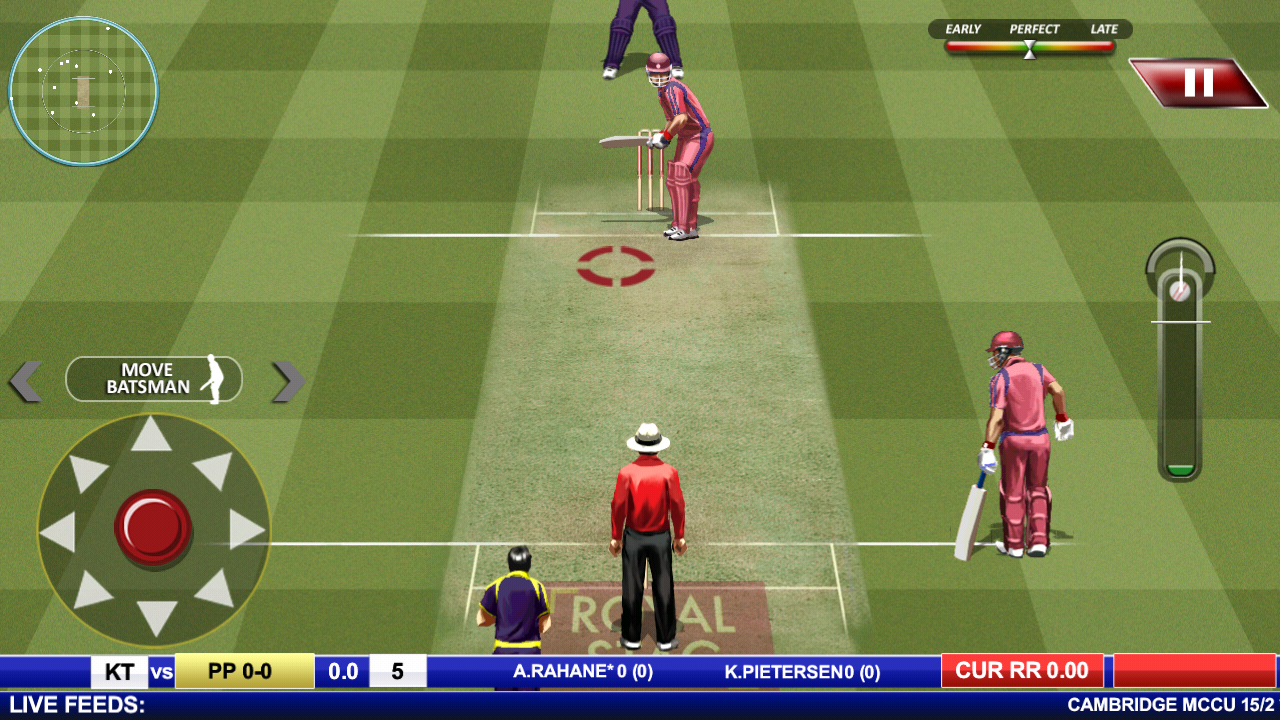Open the CUR RR 0.00 panel
The height and width of the screenshot is (720, 1280).
[x=1022, y=670]
